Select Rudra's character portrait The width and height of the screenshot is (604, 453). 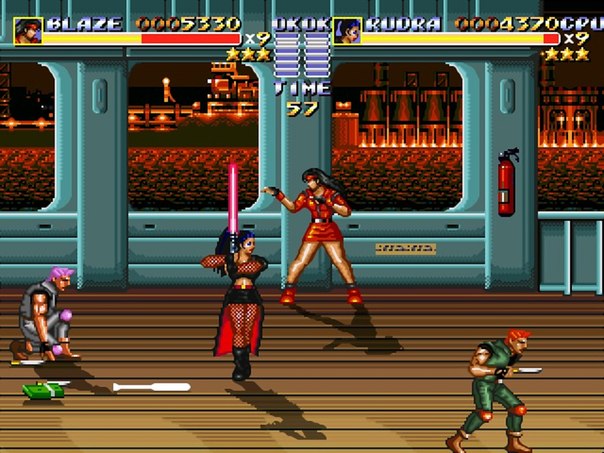coord(346,30)
